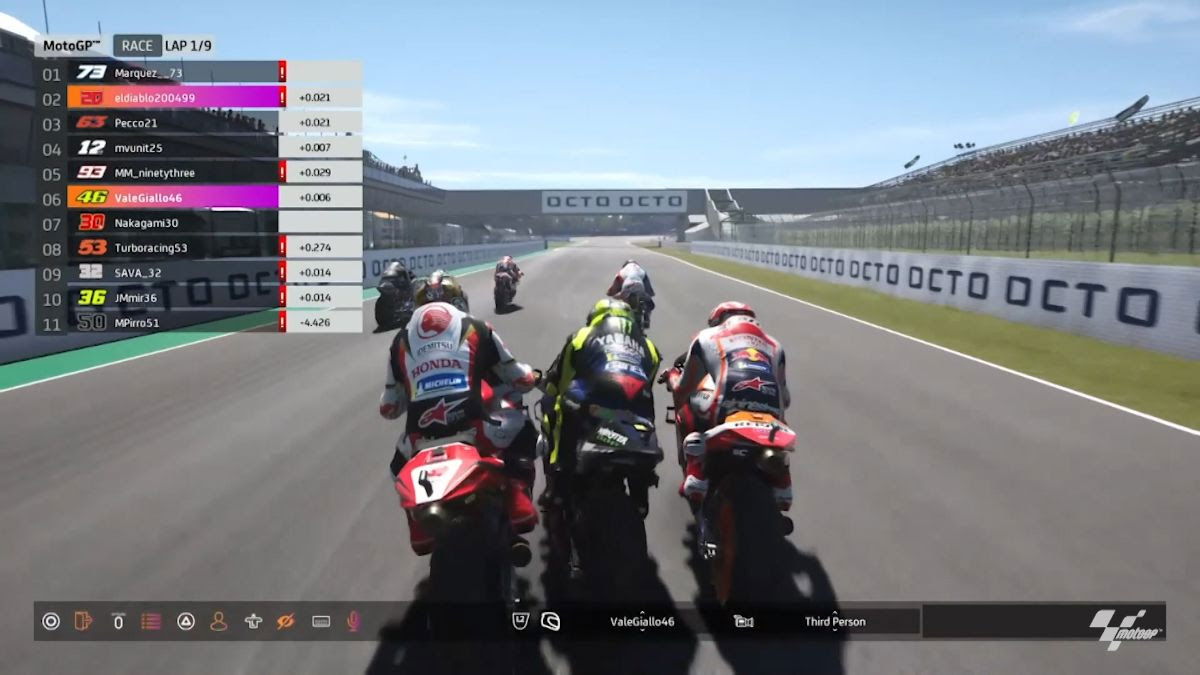Select mvunit25 row in the standings

tap(138, 147)
